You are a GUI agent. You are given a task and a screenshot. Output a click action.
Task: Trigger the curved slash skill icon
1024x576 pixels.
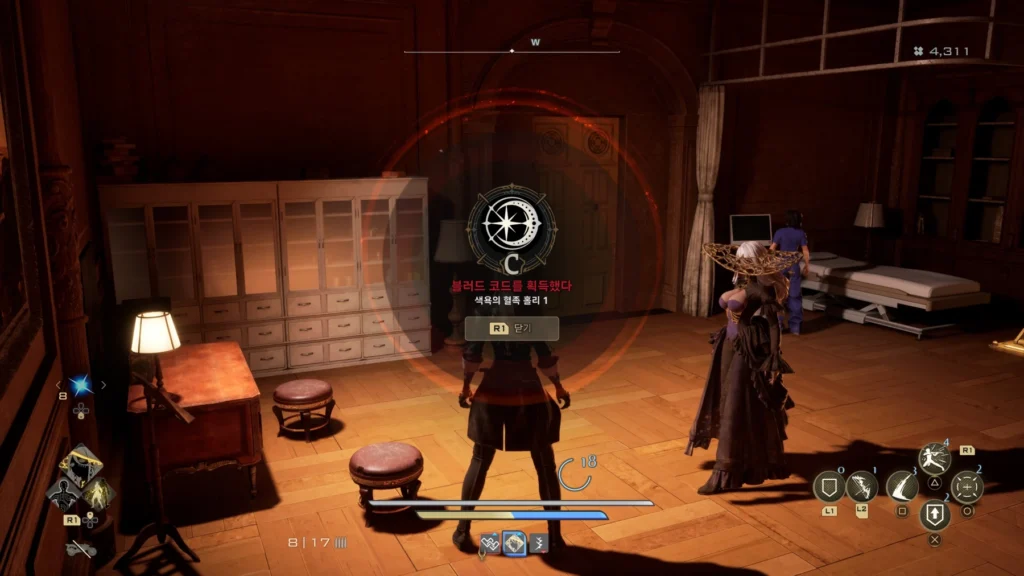pos(901,487)
